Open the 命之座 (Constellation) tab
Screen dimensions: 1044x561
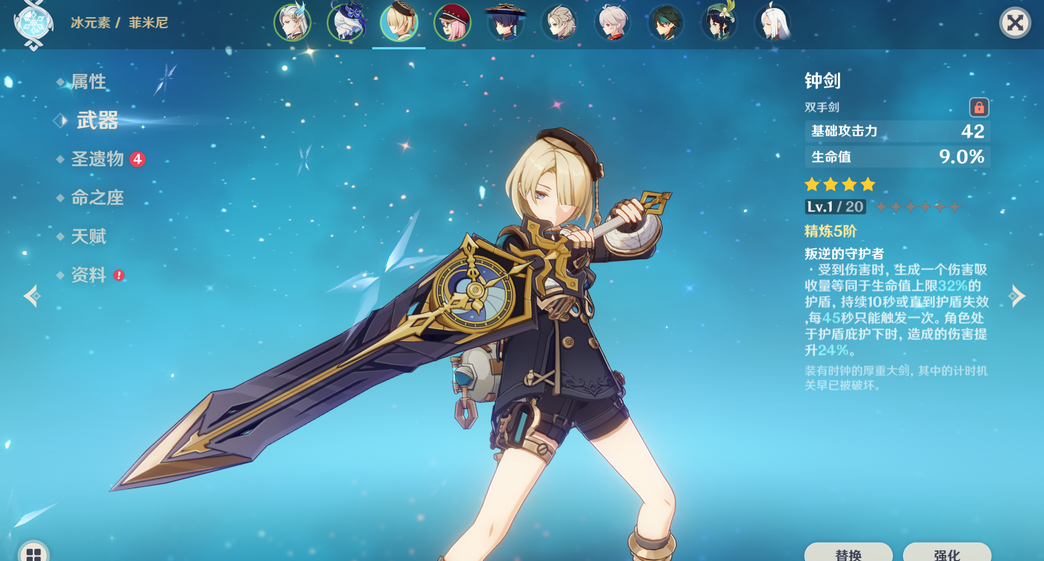(97, 198)
